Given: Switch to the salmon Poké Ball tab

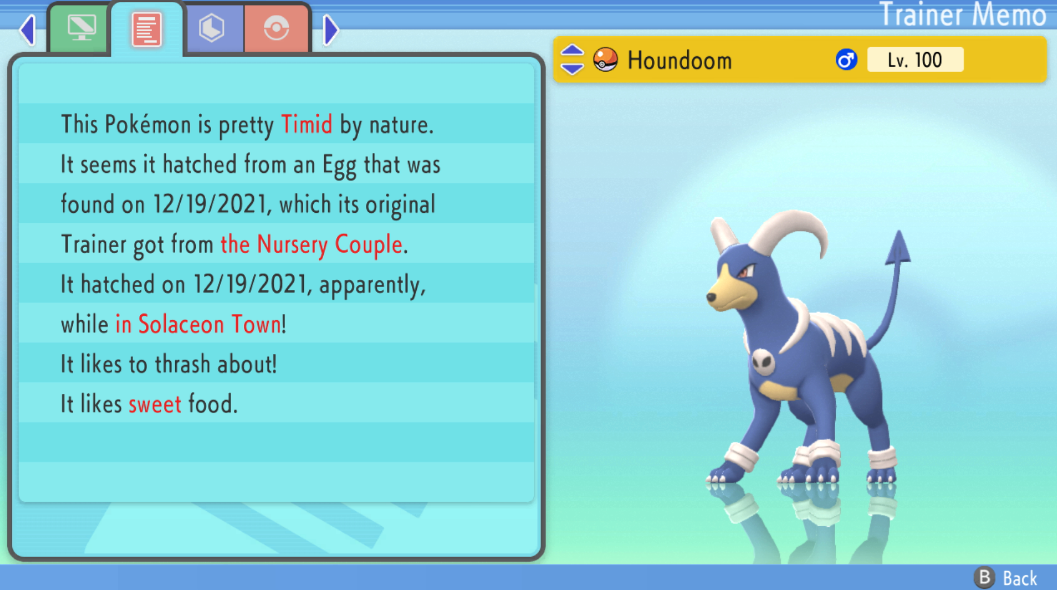Looking at the screenshot, I should click(x=275, y=29).
